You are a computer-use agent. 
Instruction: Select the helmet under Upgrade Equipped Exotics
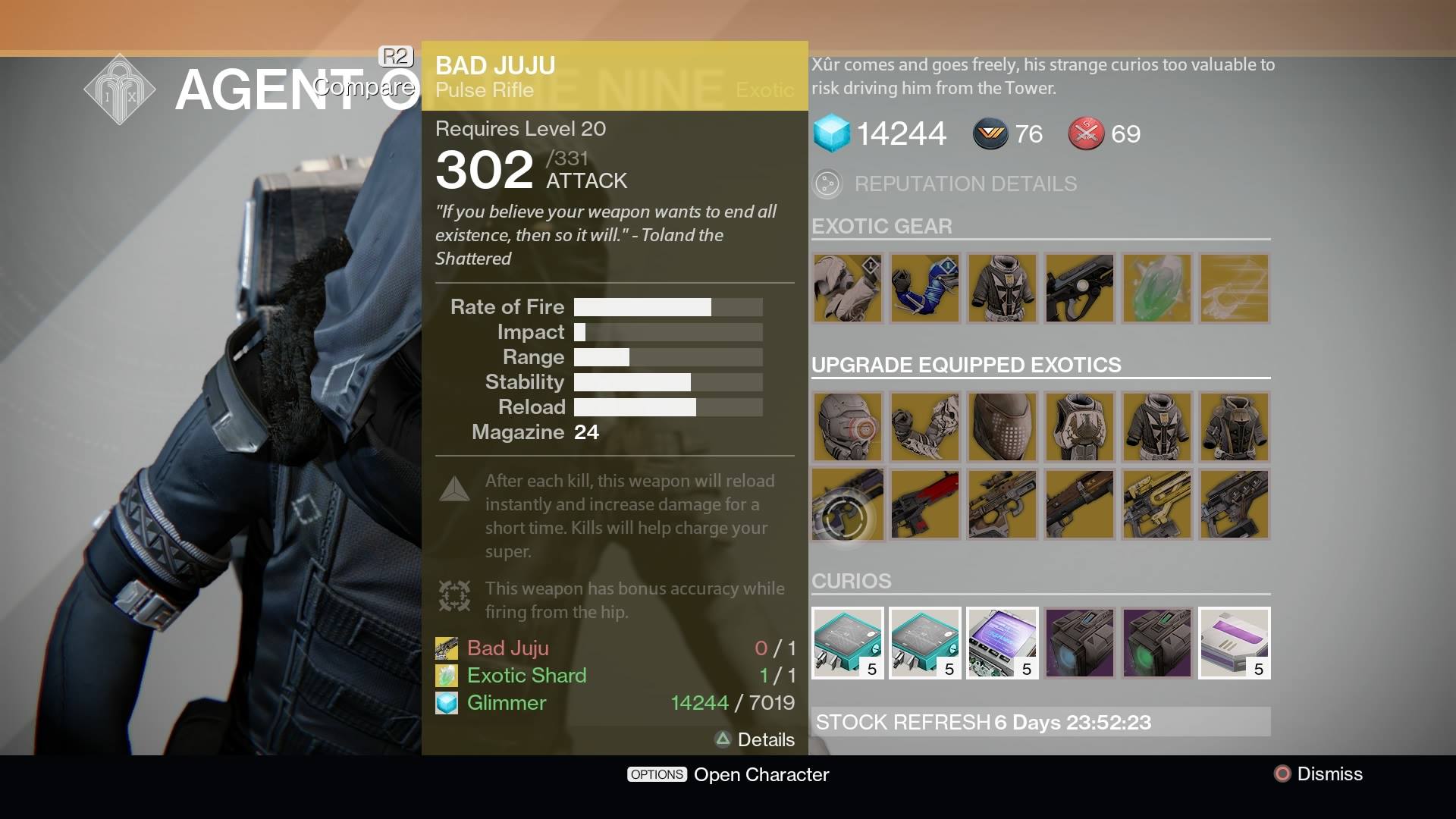tap(847, 427)
